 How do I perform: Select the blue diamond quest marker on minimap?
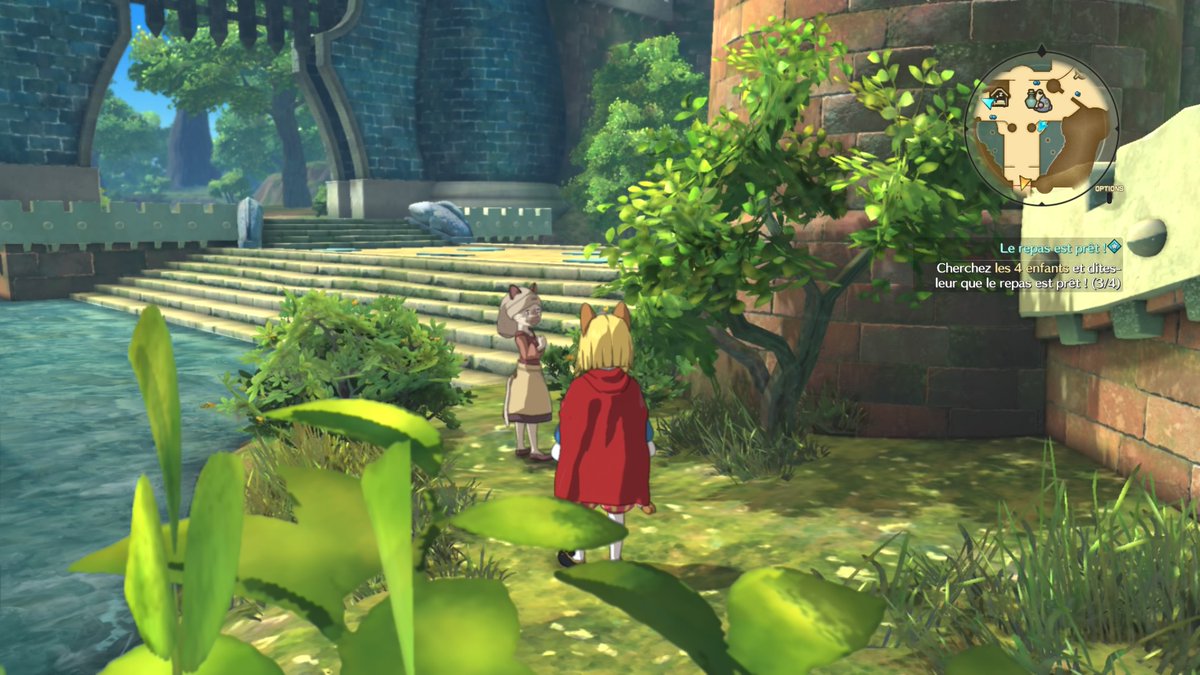(x=1041, y=127)
